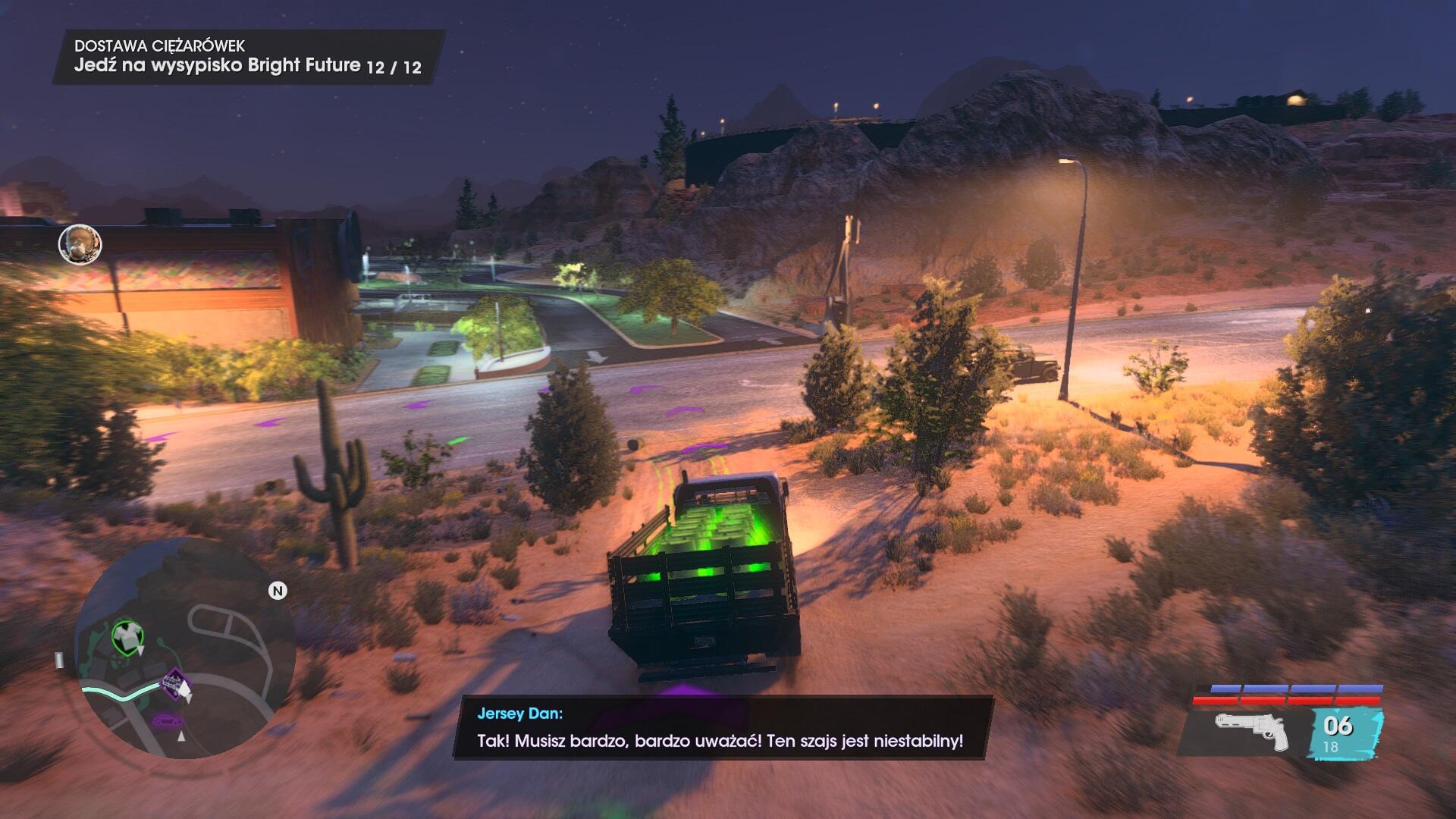Click the Jersey Dan portrait icon
Viewport: 1456px width, 819px height.
pyautogui.click(x=80, y=244)
